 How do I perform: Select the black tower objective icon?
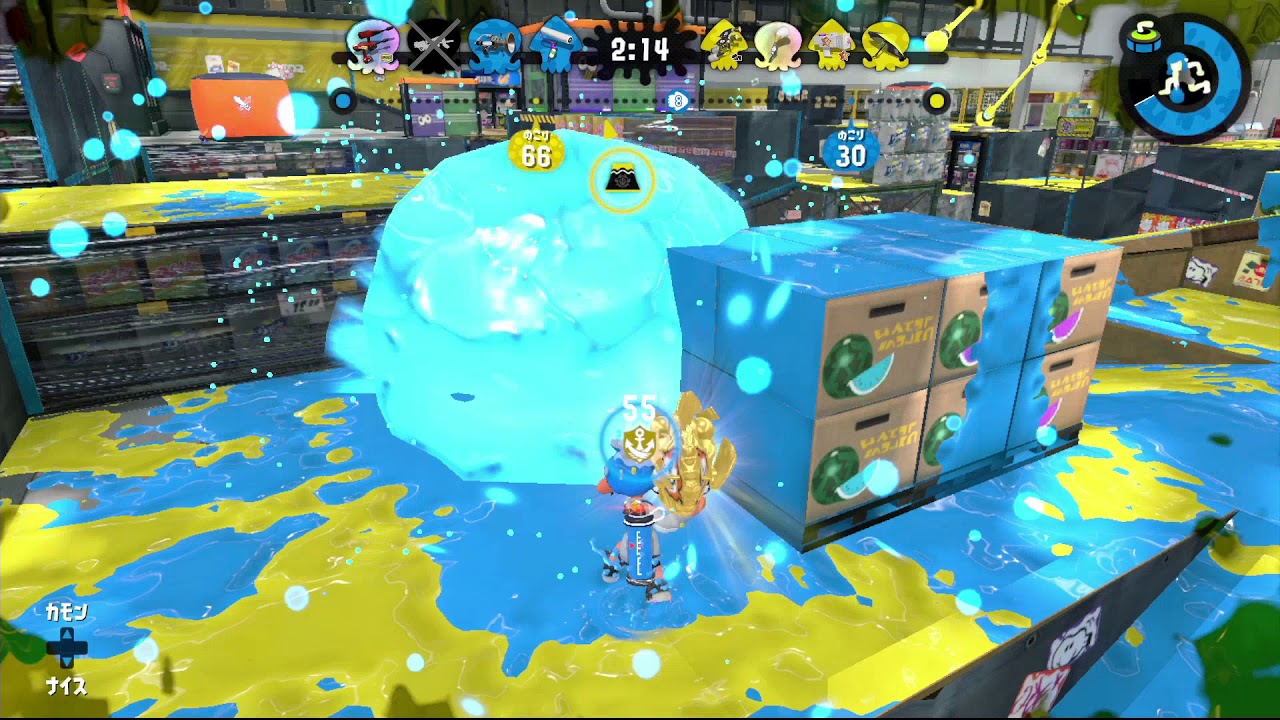pos(623,178)
